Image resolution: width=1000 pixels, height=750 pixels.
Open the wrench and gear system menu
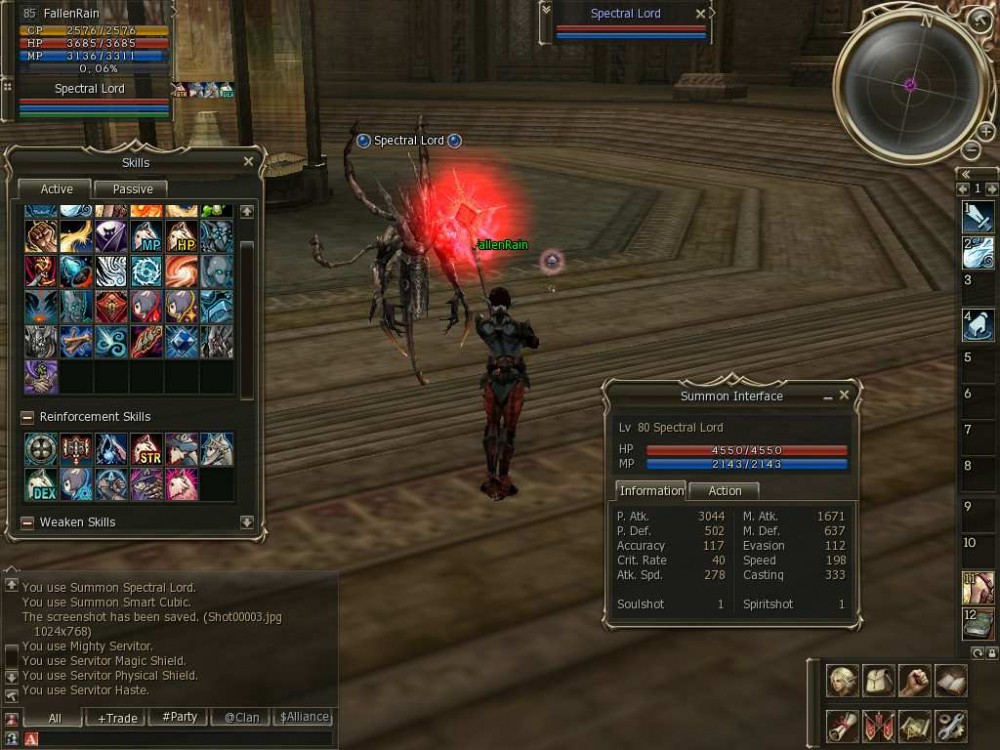950,724
